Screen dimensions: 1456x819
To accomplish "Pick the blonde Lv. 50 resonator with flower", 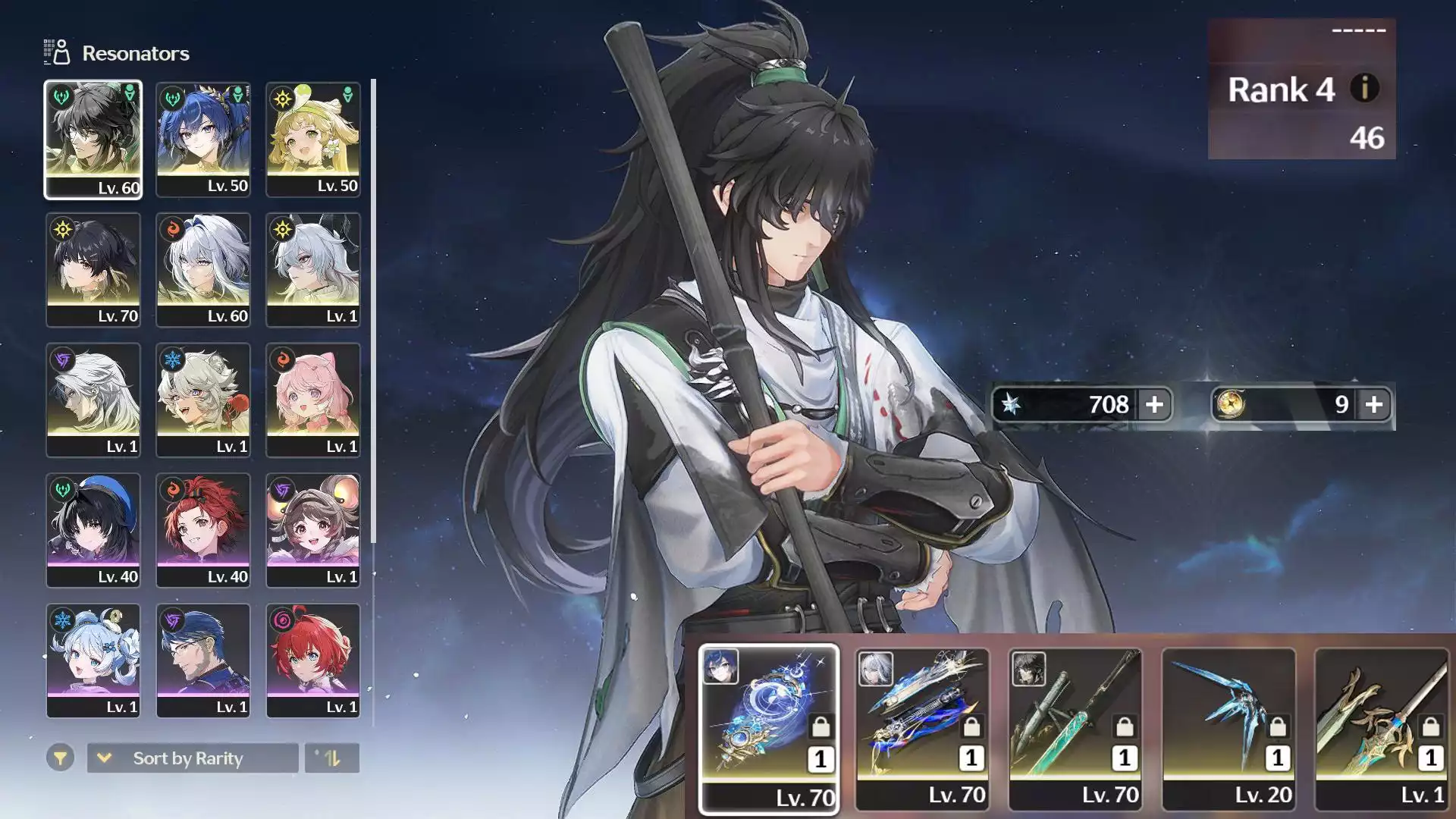I will pyautogui.click(x=313, y=140).
